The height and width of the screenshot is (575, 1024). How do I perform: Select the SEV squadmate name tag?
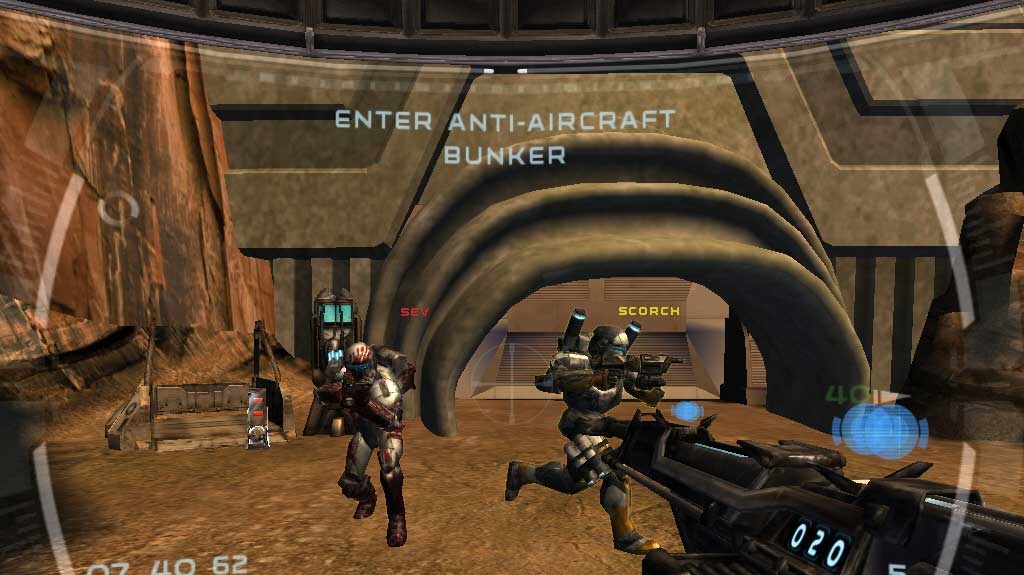[x=414, y=312]
